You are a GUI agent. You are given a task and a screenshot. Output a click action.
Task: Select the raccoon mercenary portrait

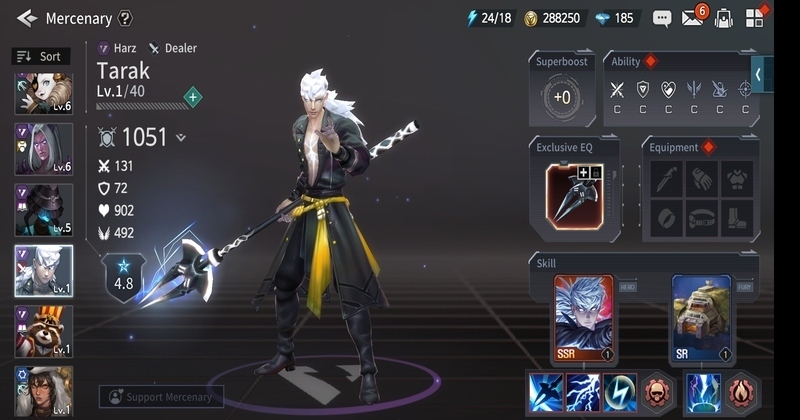click(x=43, y=332)
